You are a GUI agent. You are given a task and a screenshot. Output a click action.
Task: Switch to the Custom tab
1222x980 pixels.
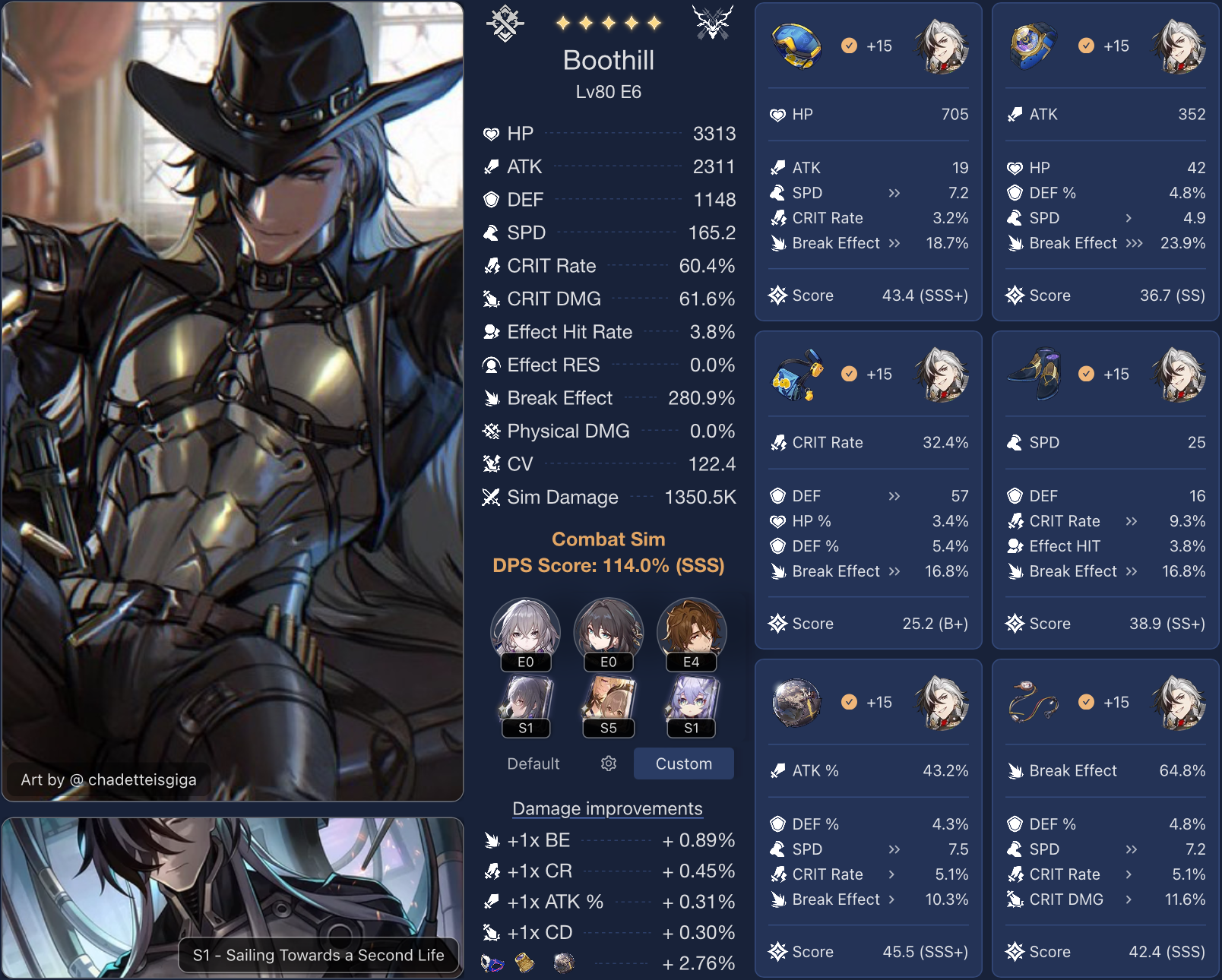(682, 763)
